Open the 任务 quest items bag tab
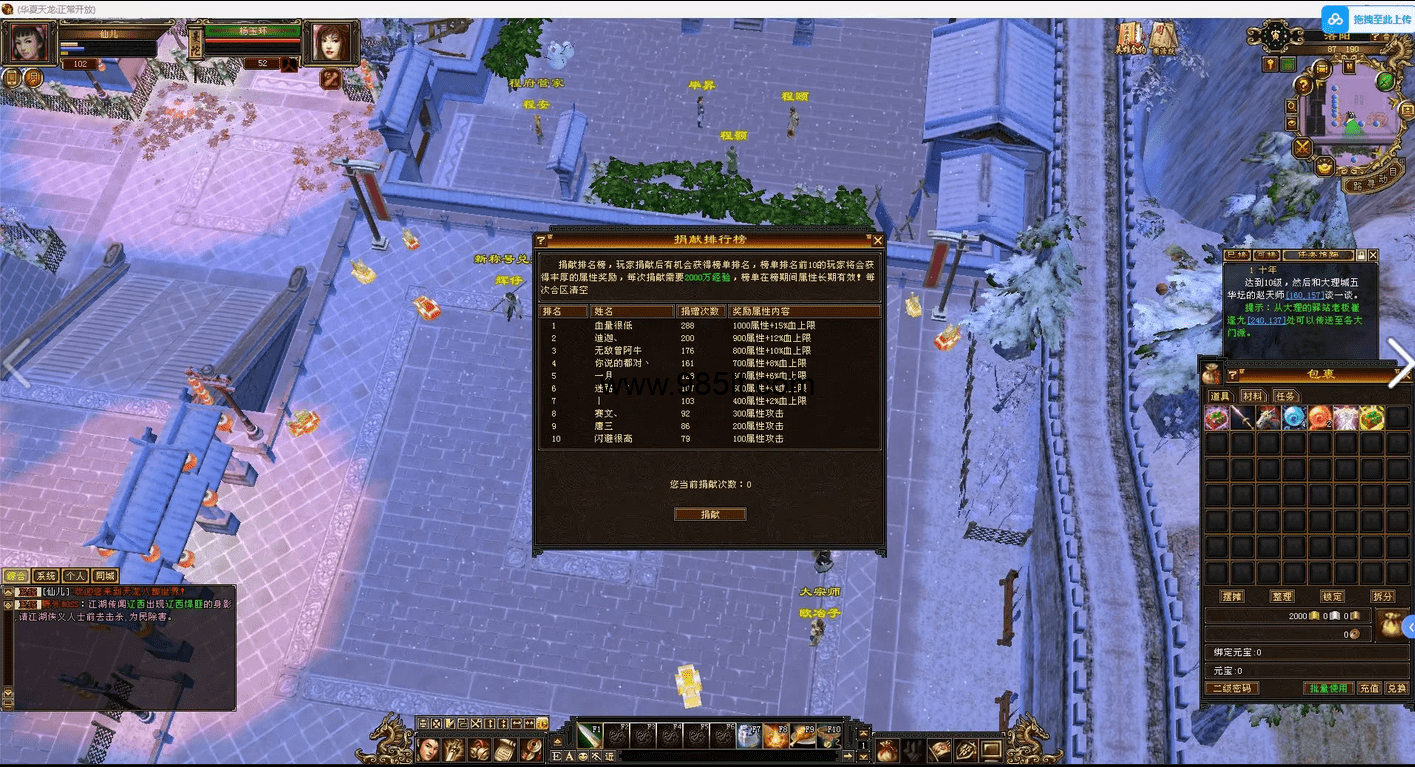1415x767 pixels. 1285,396
